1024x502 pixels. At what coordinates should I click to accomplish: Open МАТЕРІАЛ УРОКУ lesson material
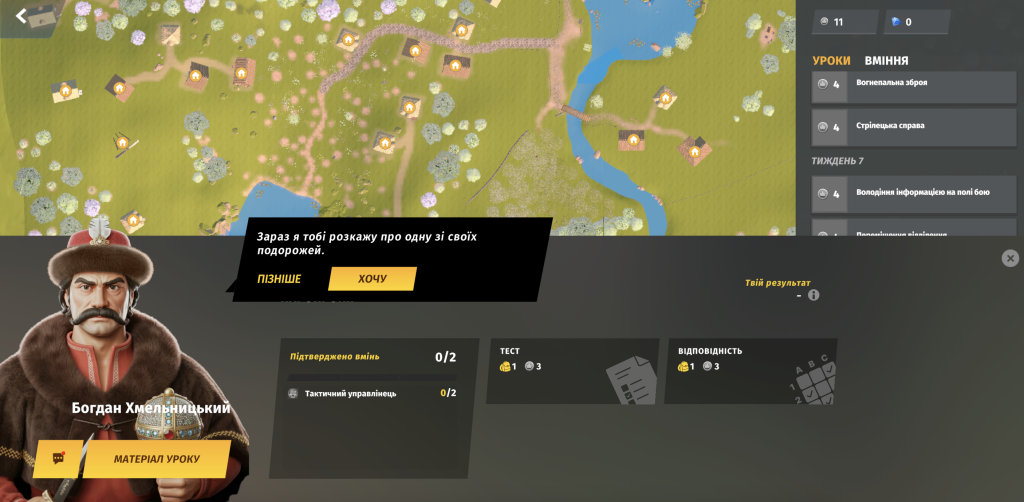coord(156,459)
